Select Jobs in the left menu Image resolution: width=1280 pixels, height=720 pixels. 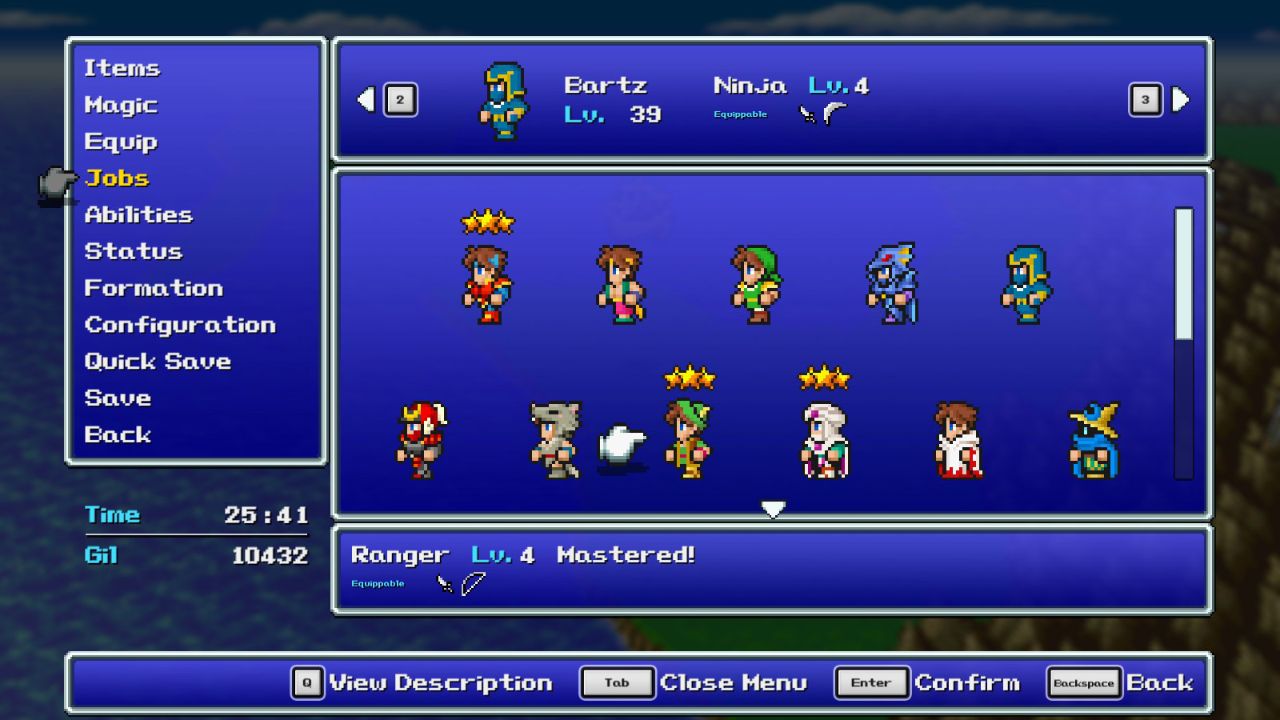[117, 178]
